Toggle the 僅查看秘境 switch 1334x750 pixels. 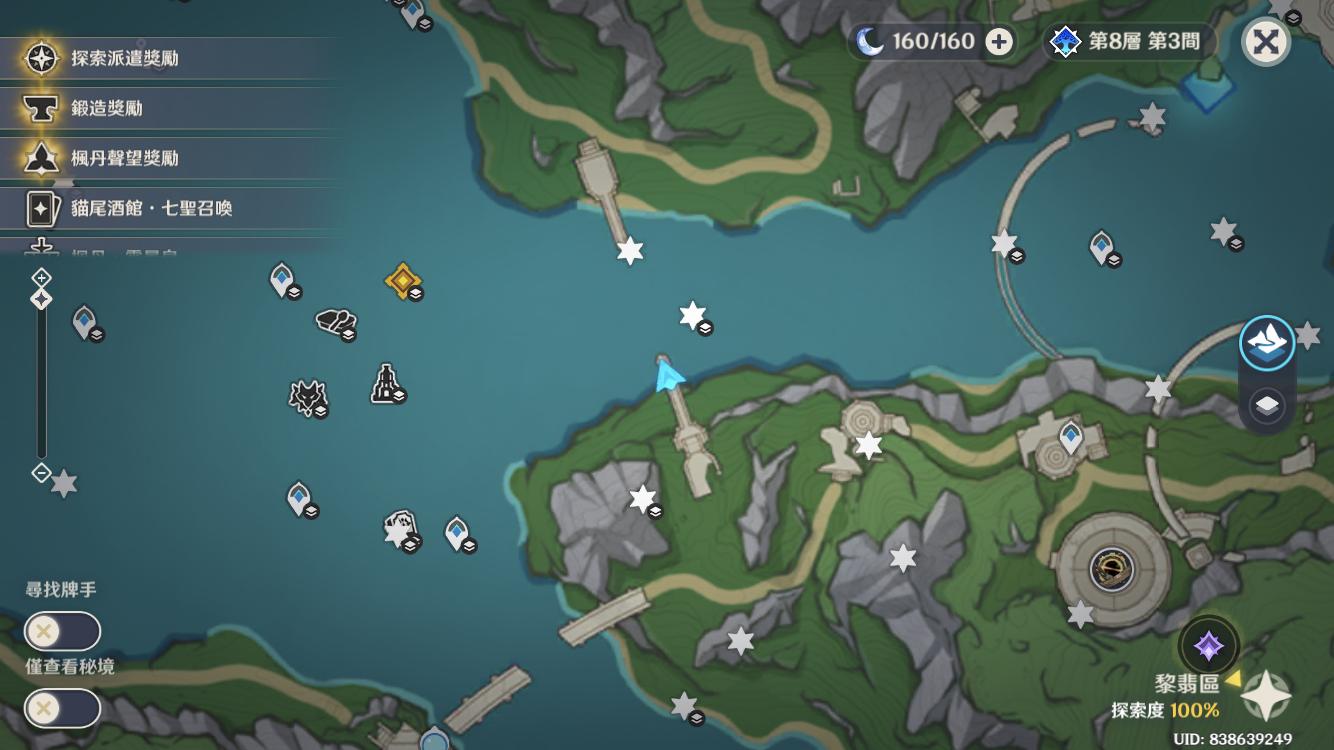(62, 709)
